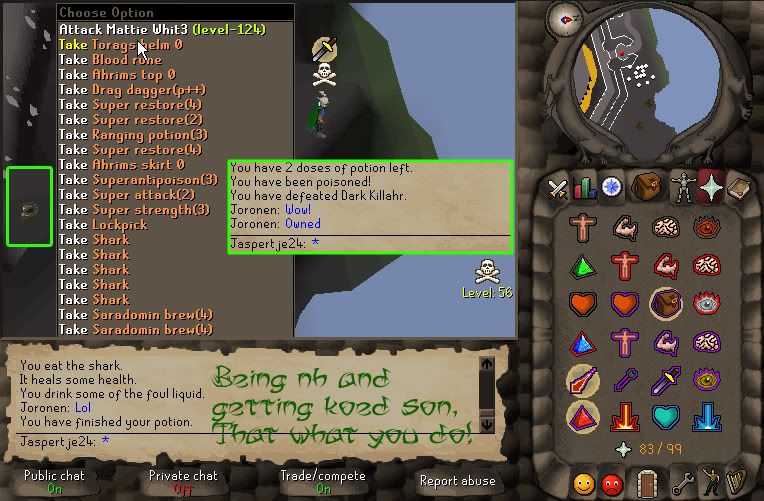Click the Report abuse button
Viewport: 764px width, 501px height.
[x=457, y=481]
